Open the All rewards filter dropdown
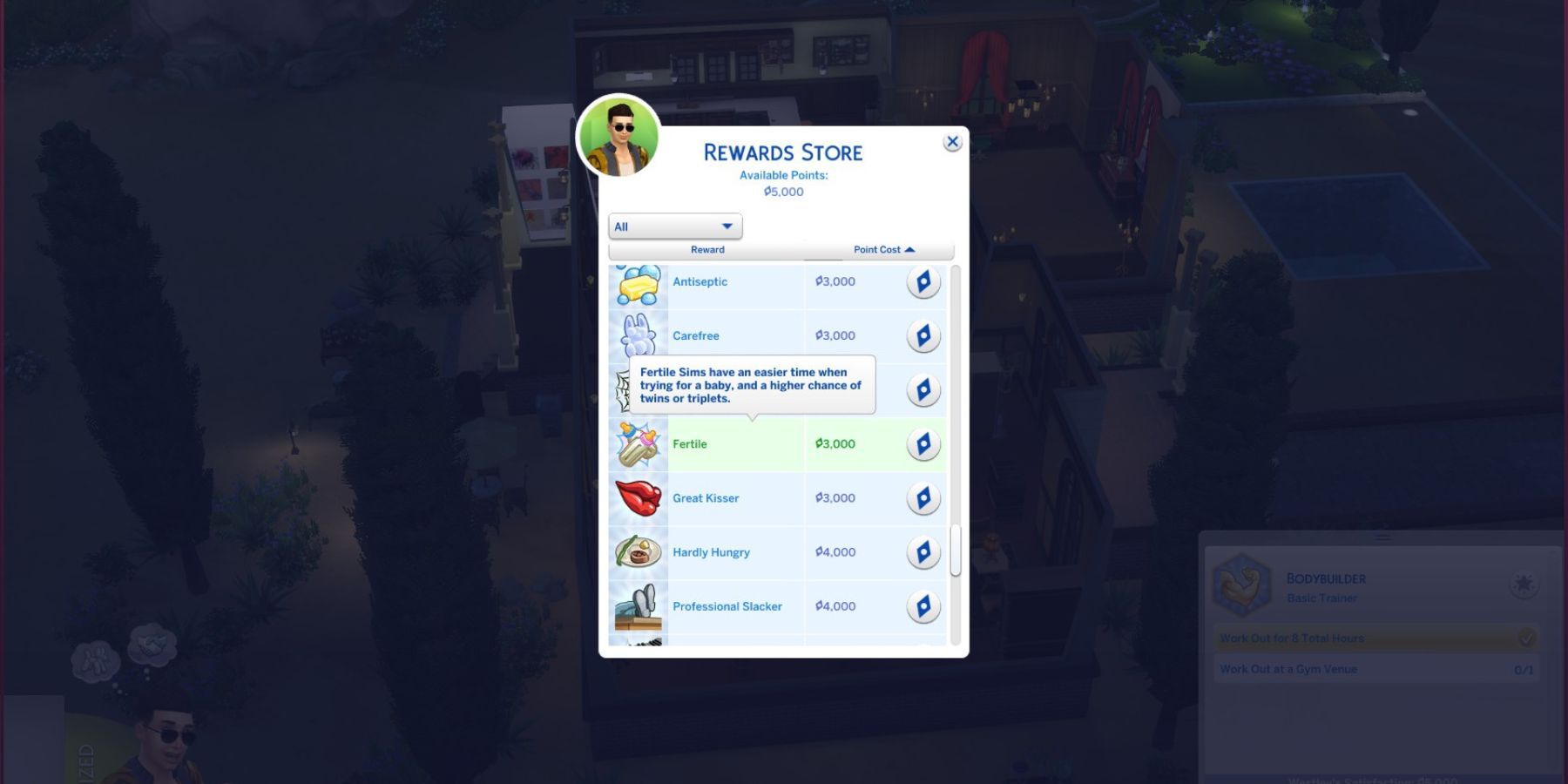 pos(673,226)
